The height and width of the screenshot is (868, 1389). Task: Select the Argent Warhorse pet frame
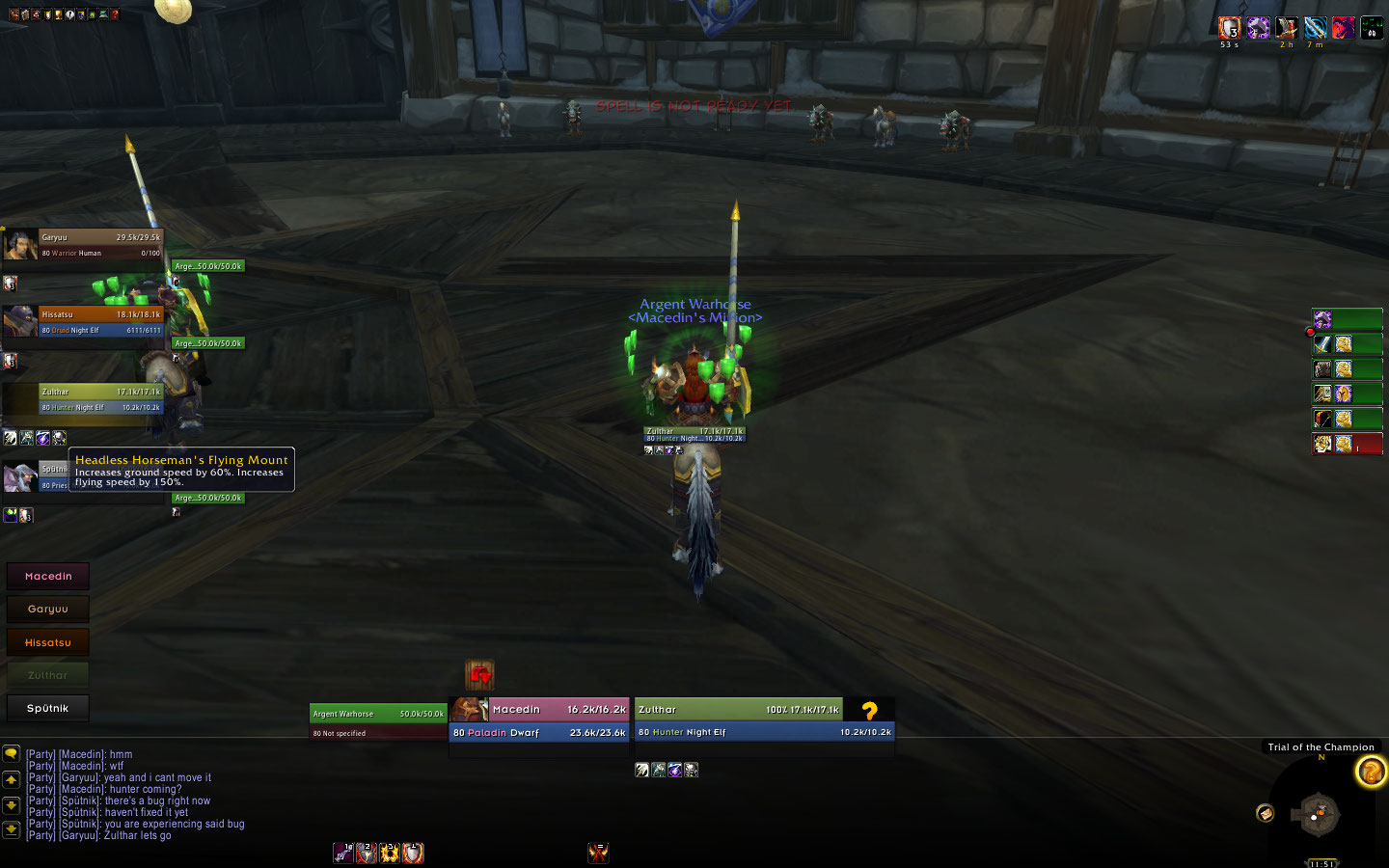tap(377, 722)
